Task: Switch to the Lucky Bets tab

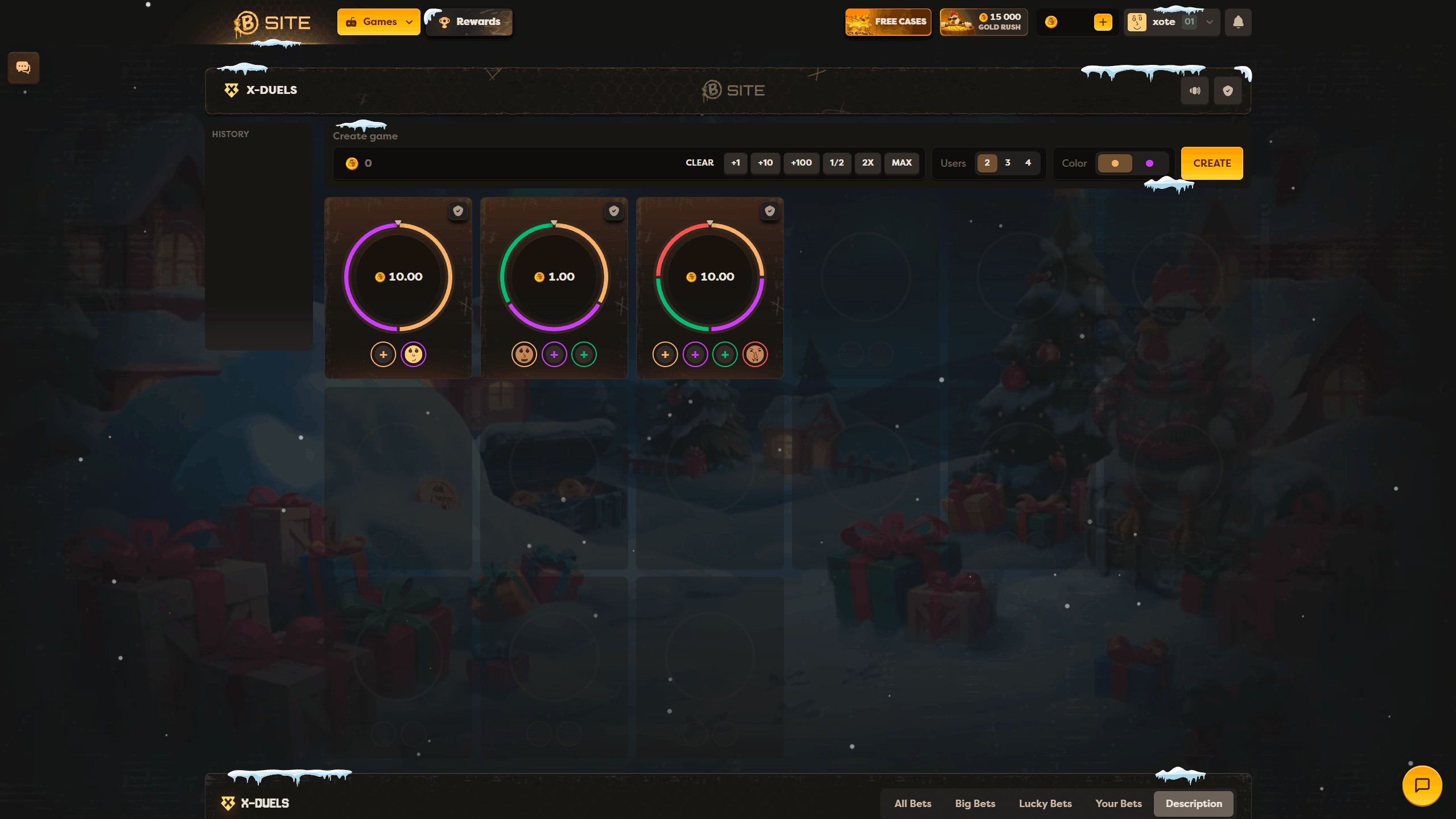Action: point(1045,803)
